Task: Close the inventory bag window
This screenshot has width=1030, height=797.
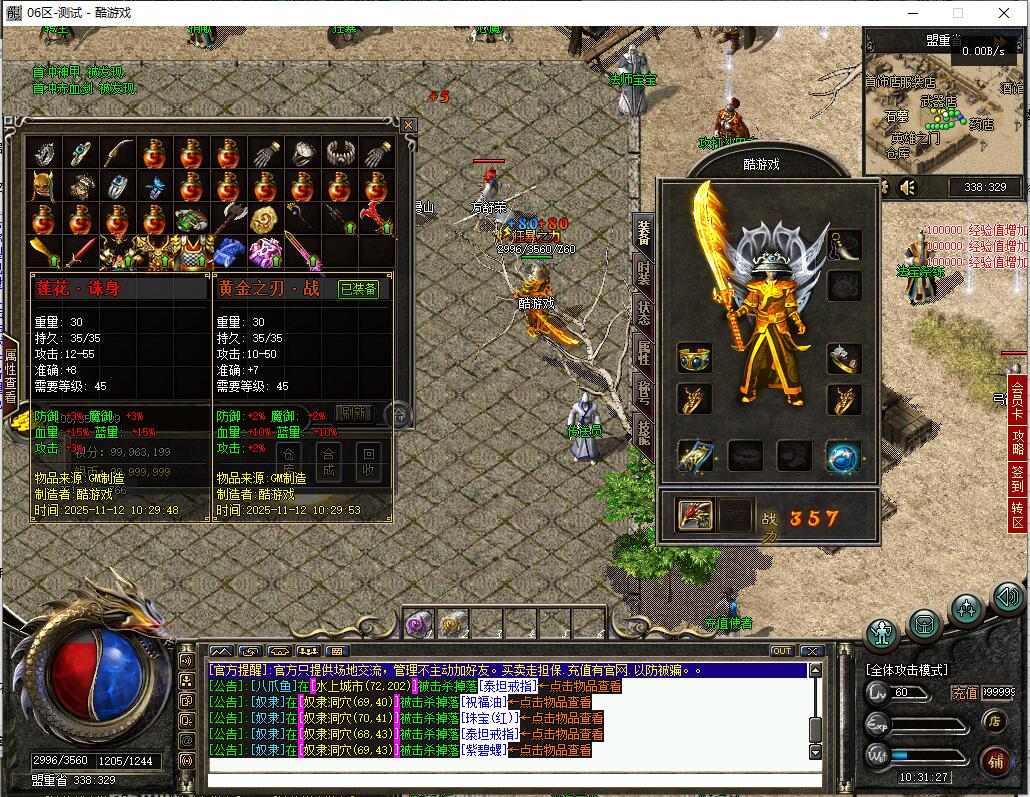Action: 408,125
